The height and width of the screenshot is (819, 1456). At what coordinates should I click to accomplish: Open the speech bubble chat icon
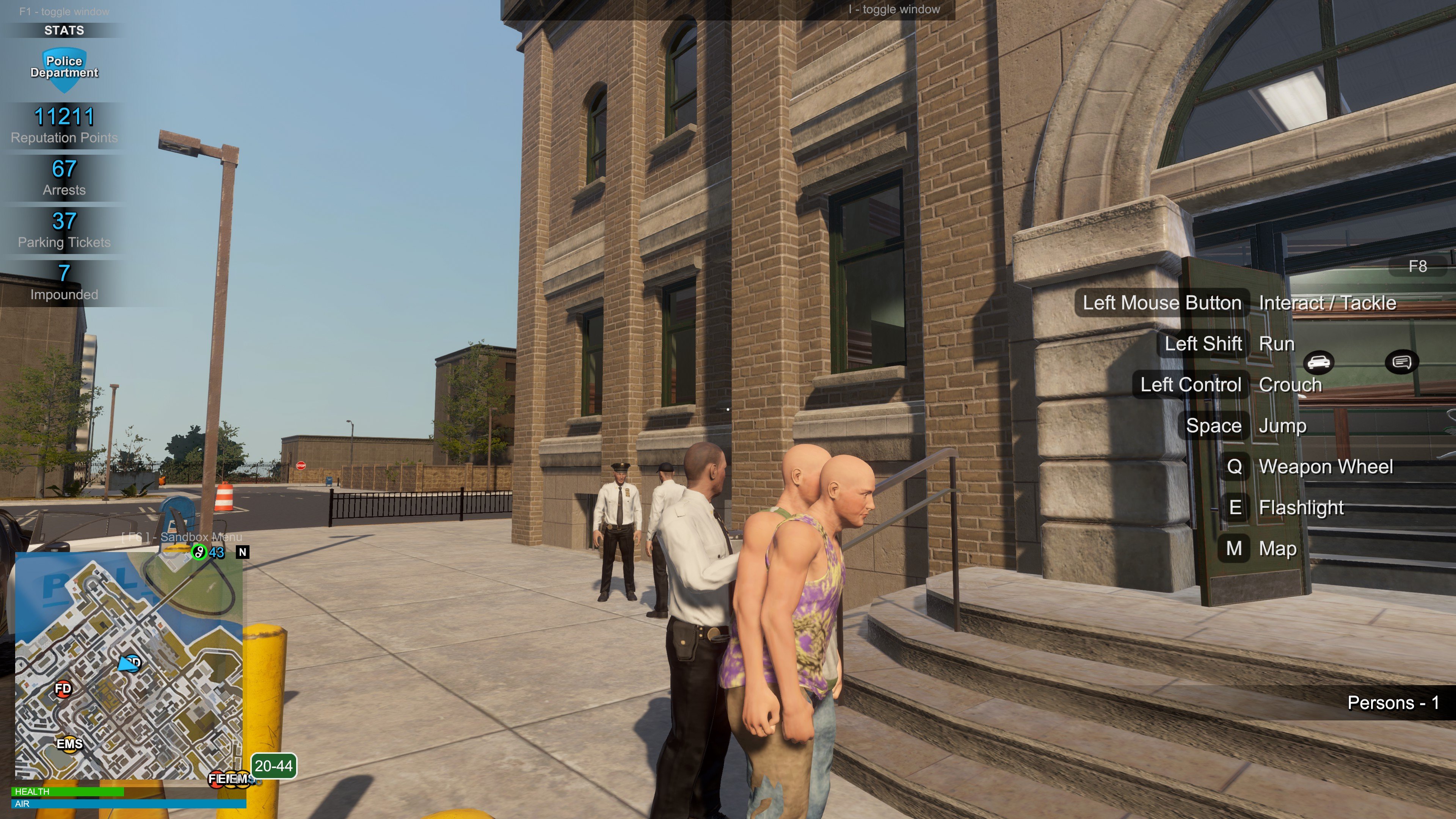coord(1401,362)
